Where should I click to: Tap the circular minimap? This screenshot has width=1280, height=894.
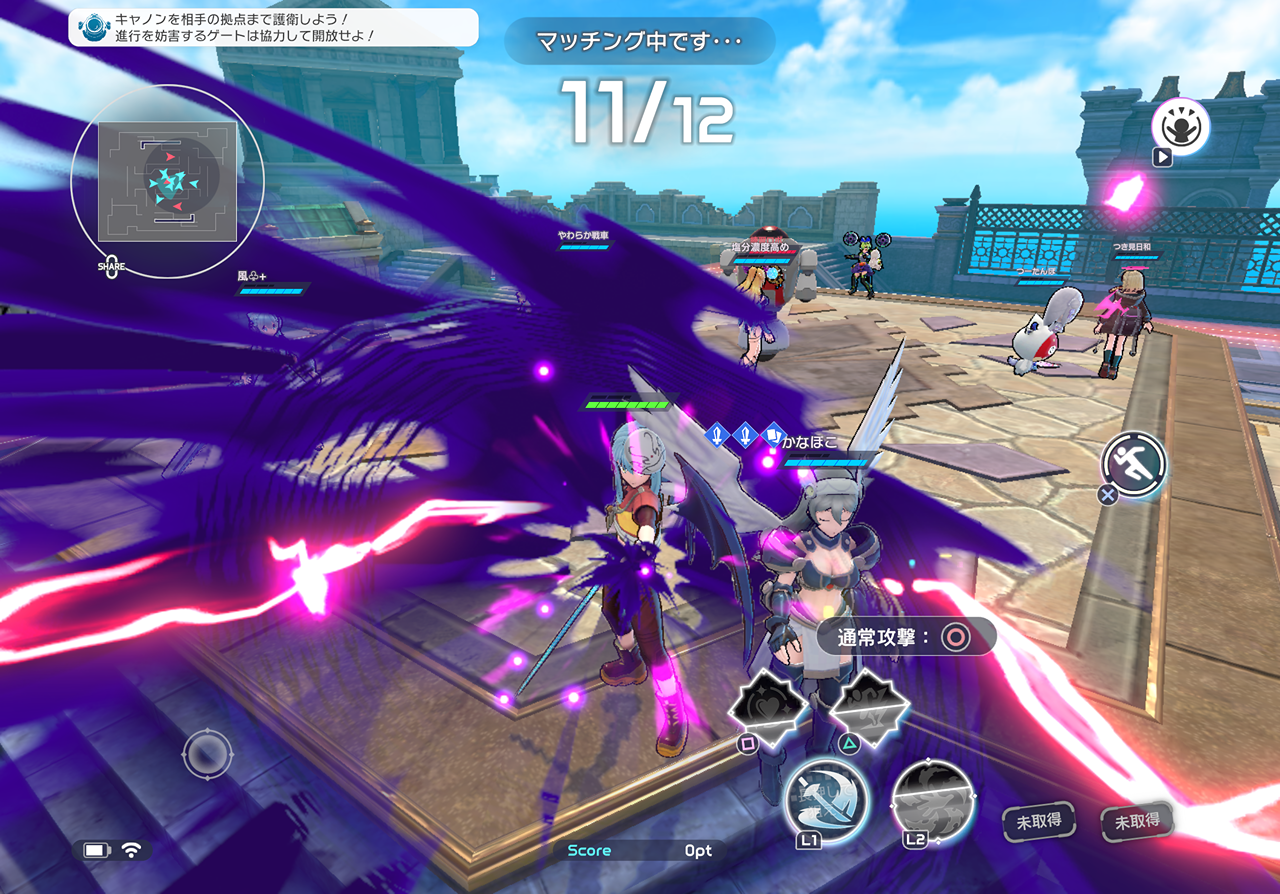click(167, 181)
